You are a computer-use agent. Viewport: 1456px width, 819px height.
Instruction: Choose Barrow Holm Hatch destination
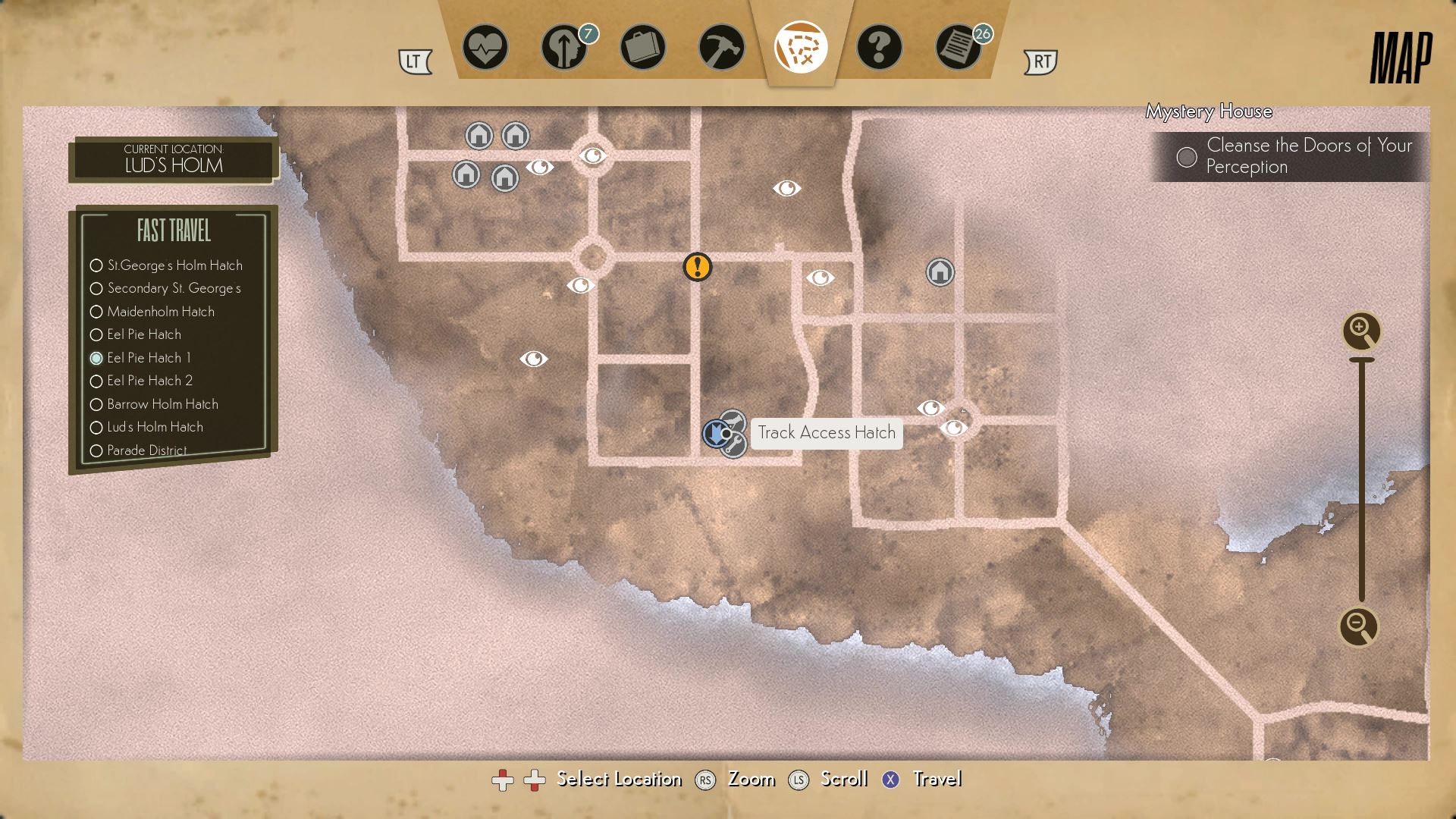click(x=162, y=404)
